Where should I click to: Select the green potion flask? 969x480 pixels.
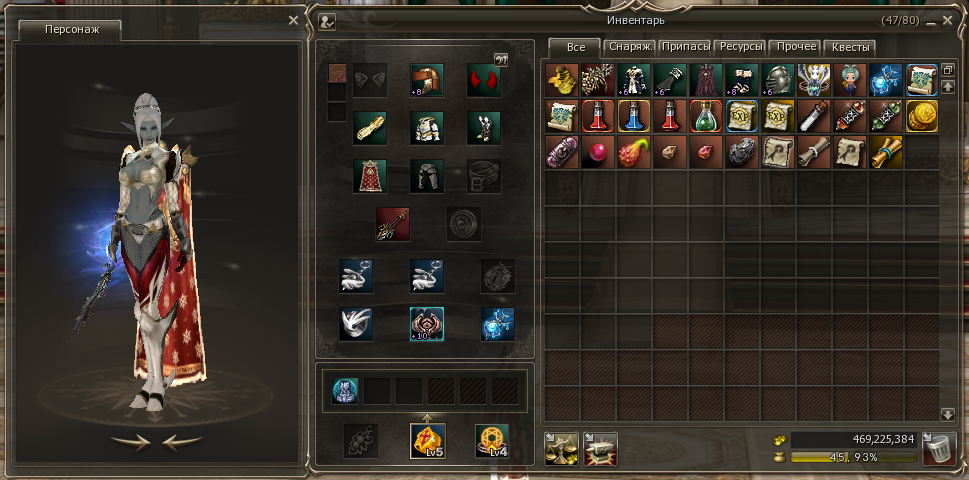click(707, 116)
